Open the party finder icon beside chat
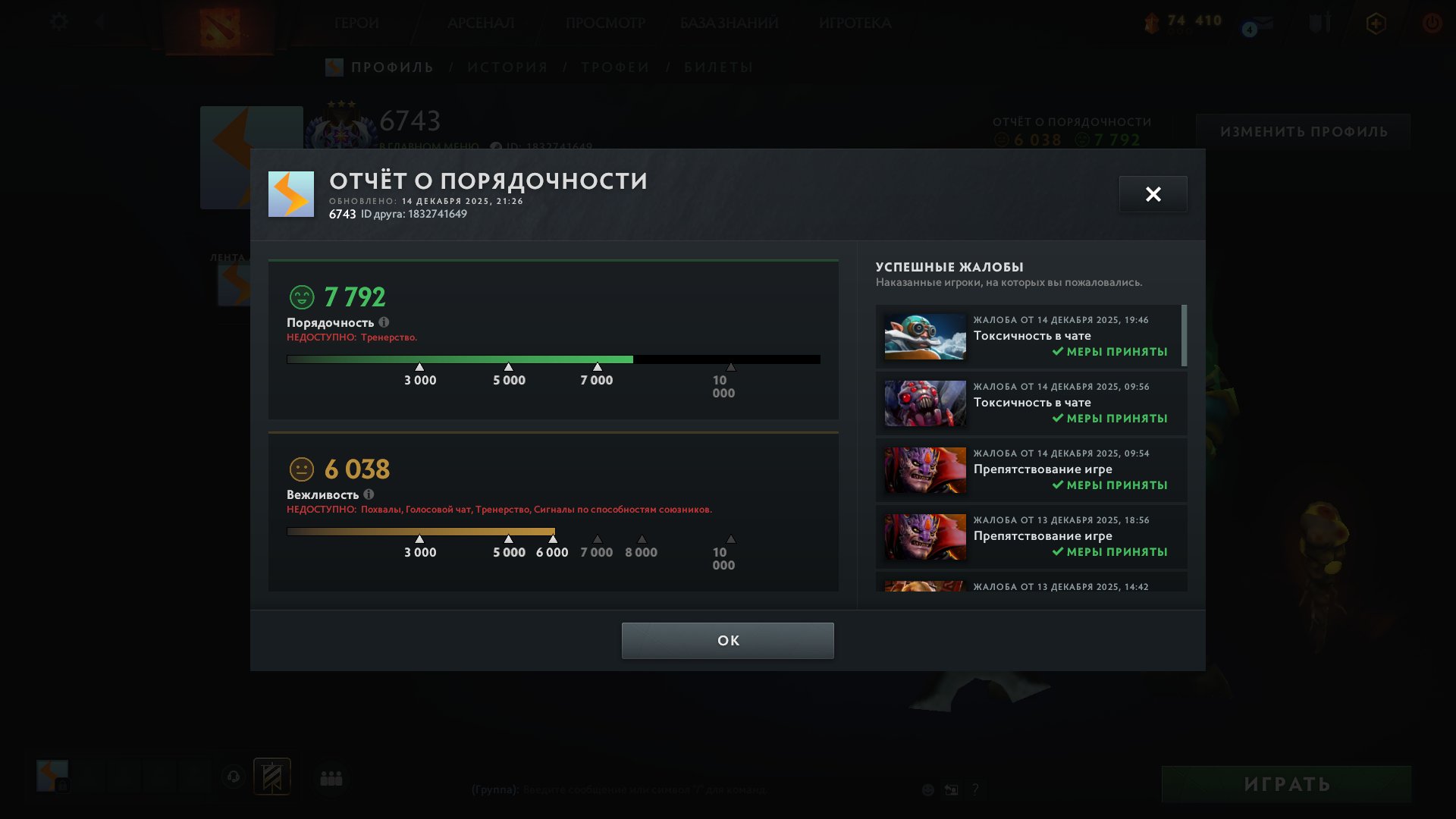1456x819 pixels. pos(331,777)
